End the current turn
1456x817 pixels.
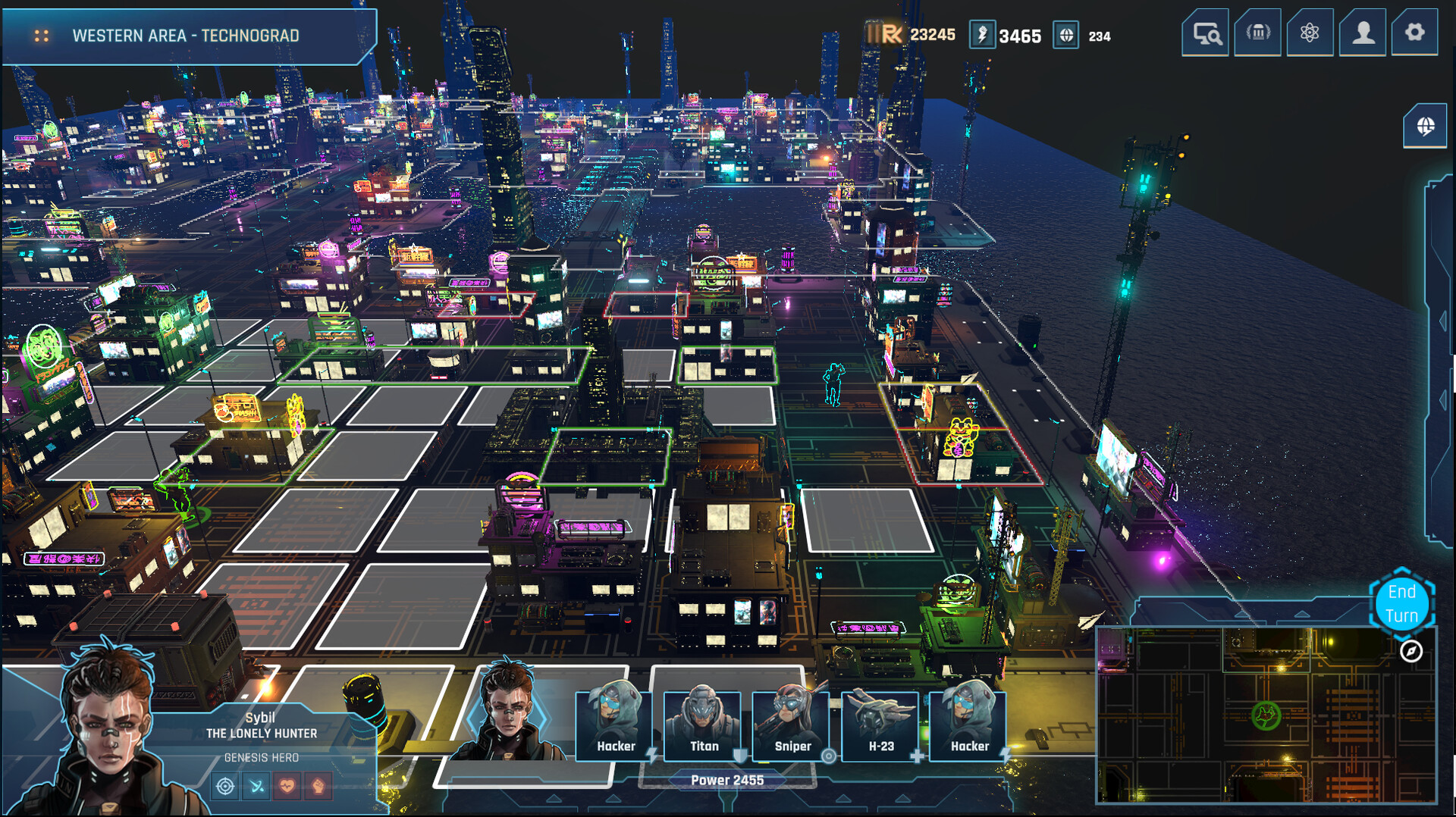click(x=1401, y=603)
